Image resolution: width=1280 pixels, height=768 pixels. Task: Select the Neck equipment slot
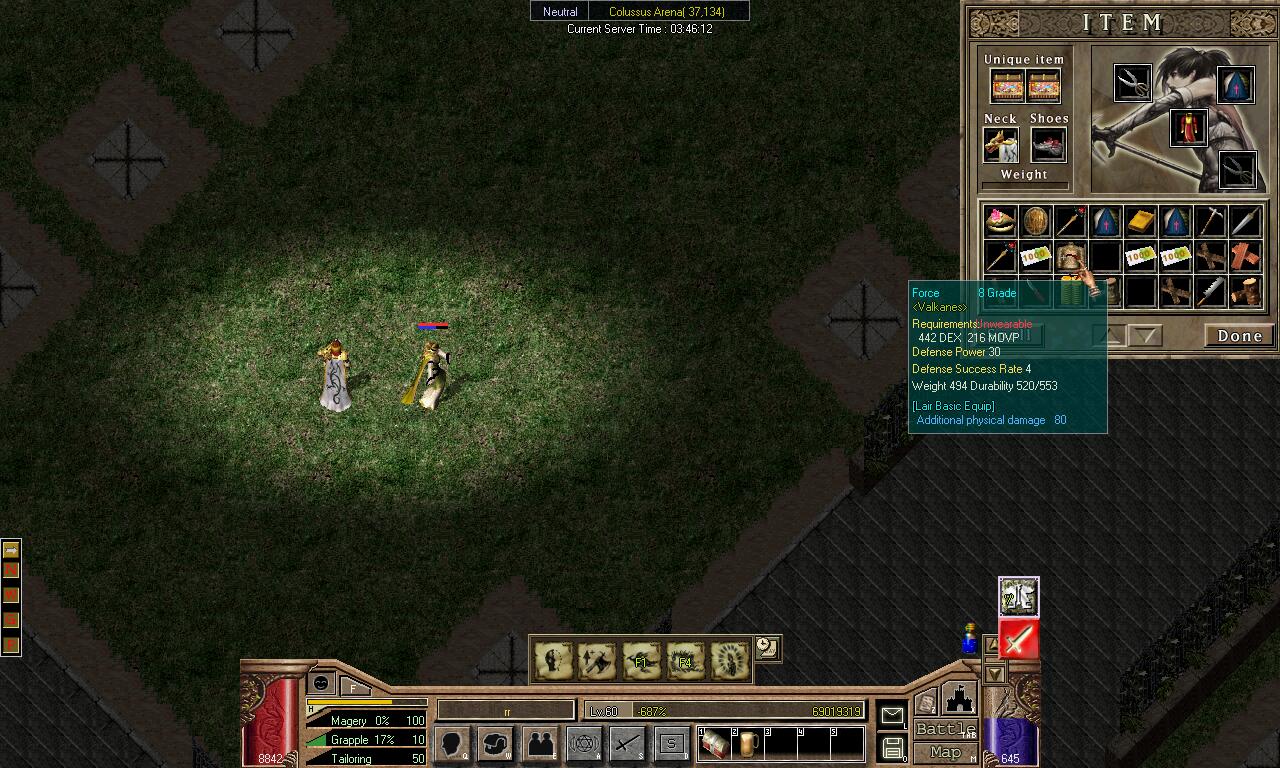tap(1000, 146)
